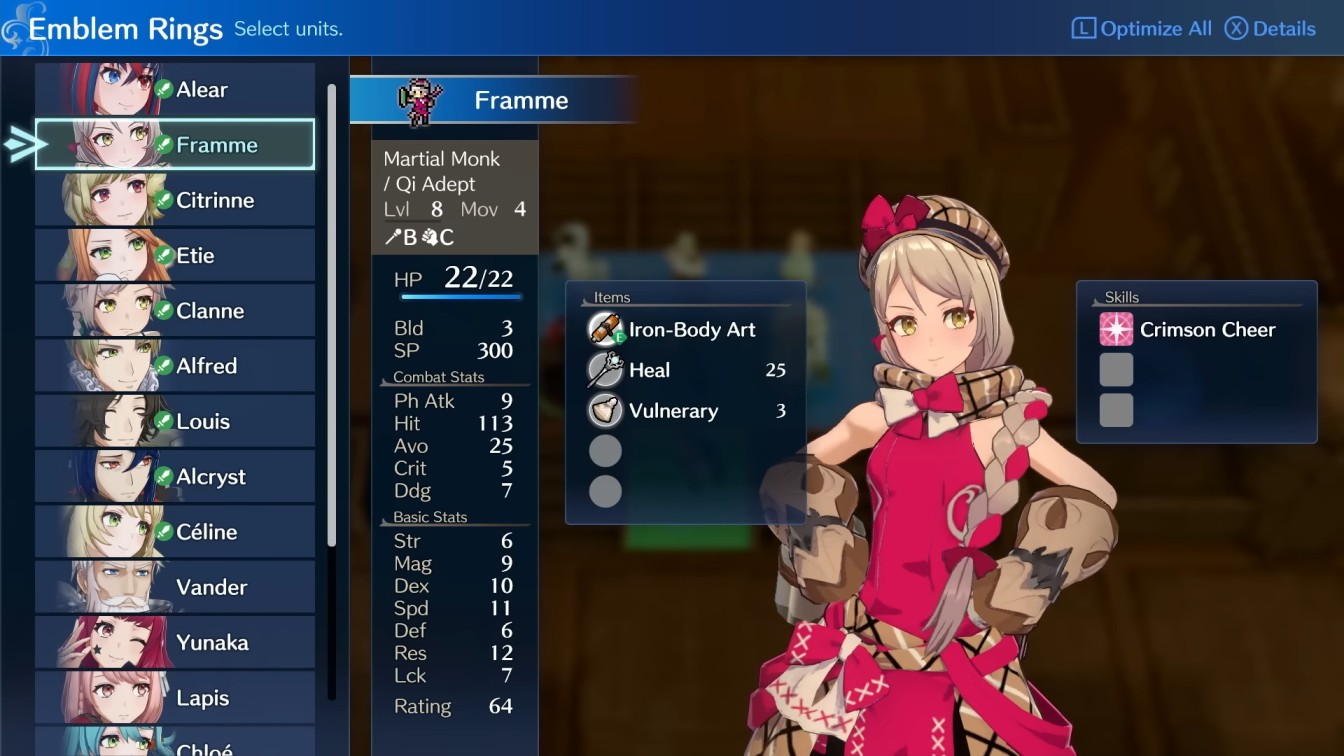The width and height of the screenshot is (1344, 756).
Task: Click the Vulnerary pouch icon
Action: click(605, 411)
